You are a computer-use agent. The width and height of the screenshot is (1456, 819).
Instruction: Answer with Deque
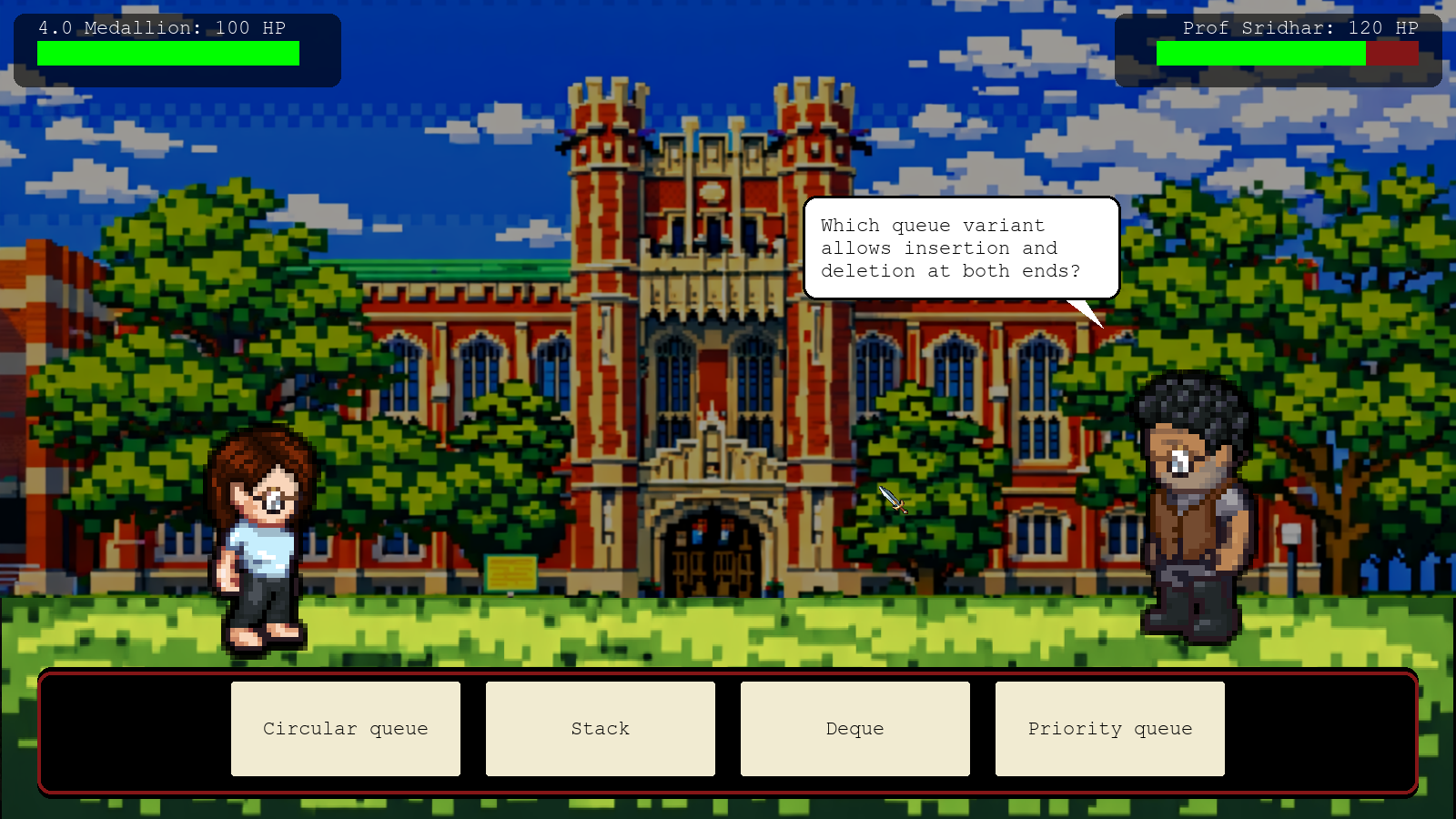click(x=855, y=729)
